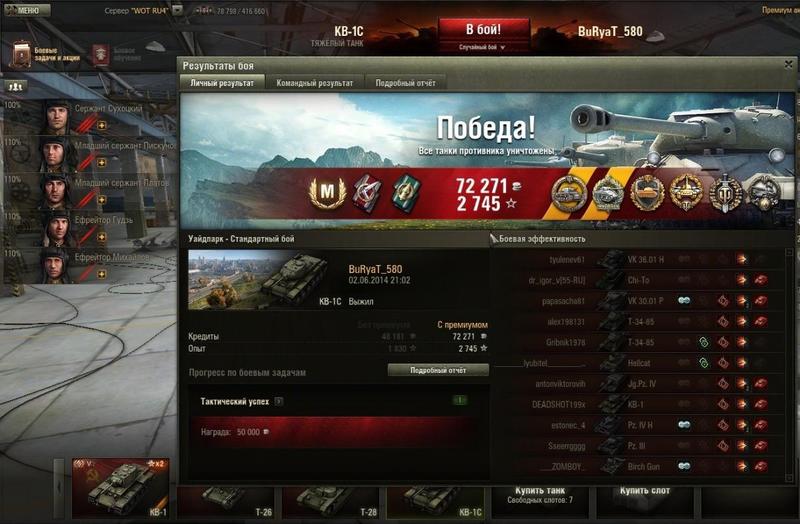Click the Подробный отчёт button under credits
Screen dimensions: 800x524
[x=438, y=370]
